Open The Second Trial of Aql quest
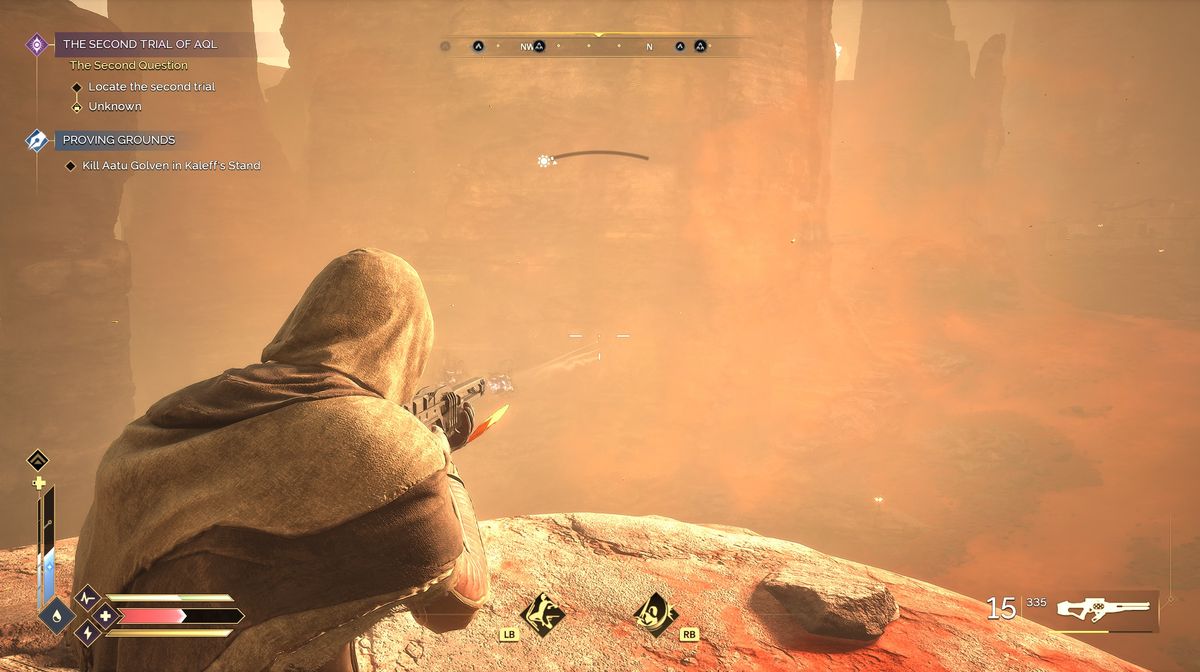The width and height of the screenshot is (1200, 672). (x=140, y=44)
